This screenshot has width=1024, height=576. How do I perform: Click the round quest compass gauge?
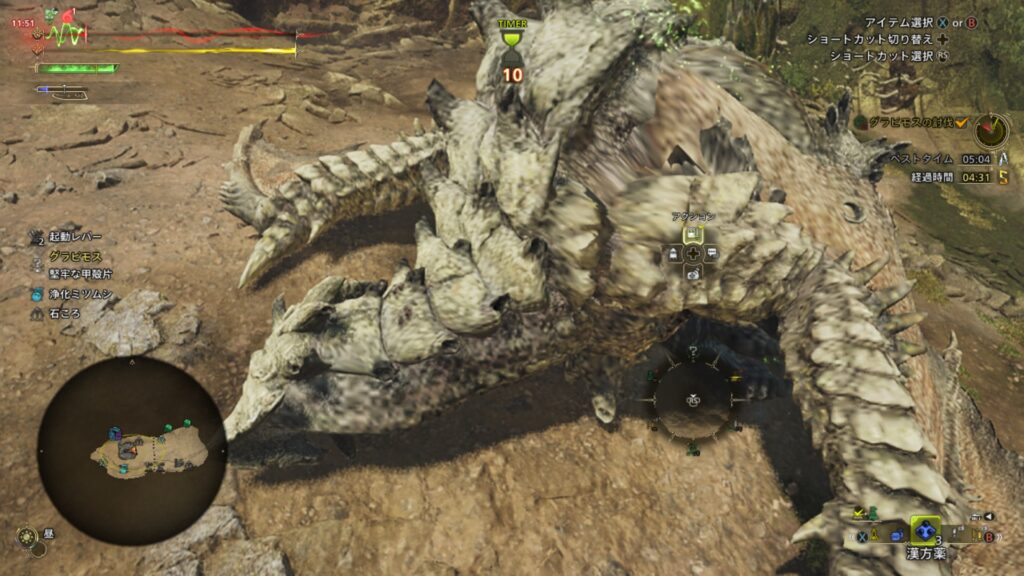click(992, 128)
